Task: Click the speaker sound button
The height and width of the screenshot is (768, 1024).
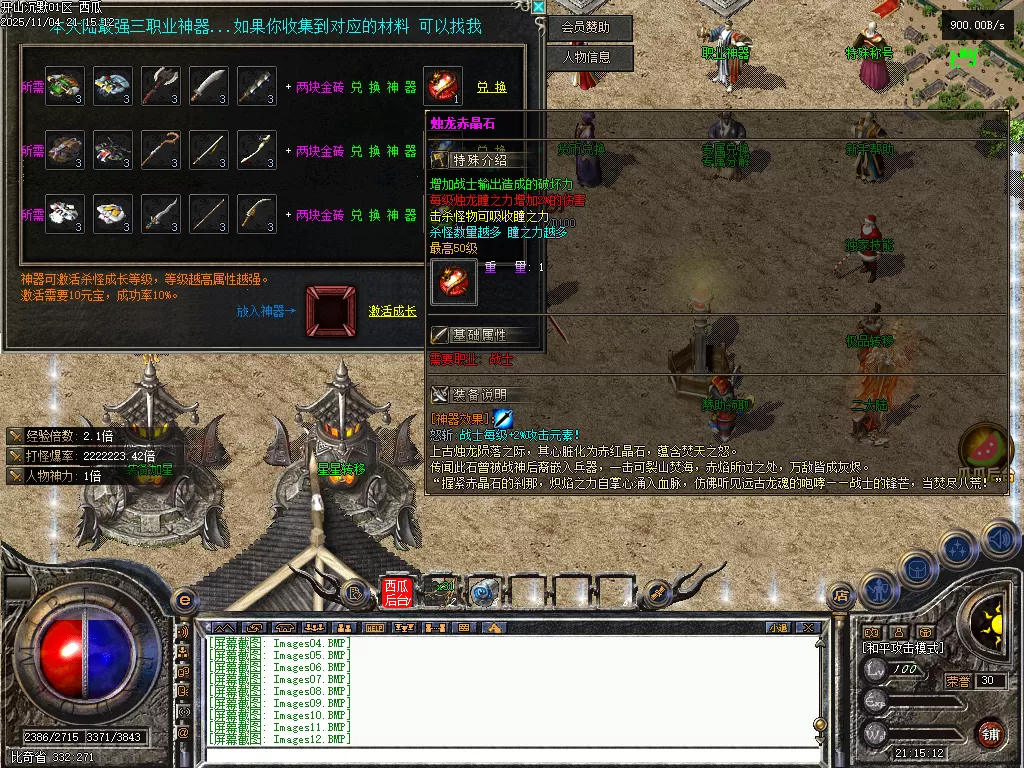Action: [x=998, y=540]
